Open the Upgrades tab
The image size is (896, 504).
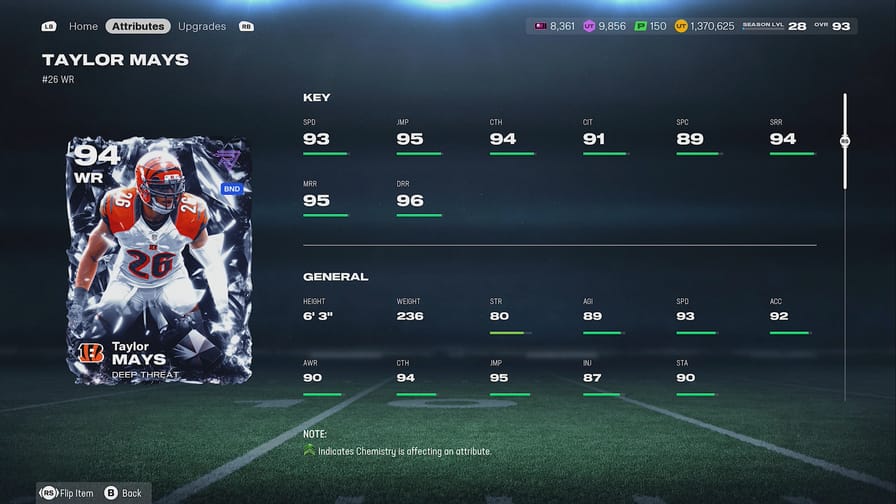click(202, 26)
